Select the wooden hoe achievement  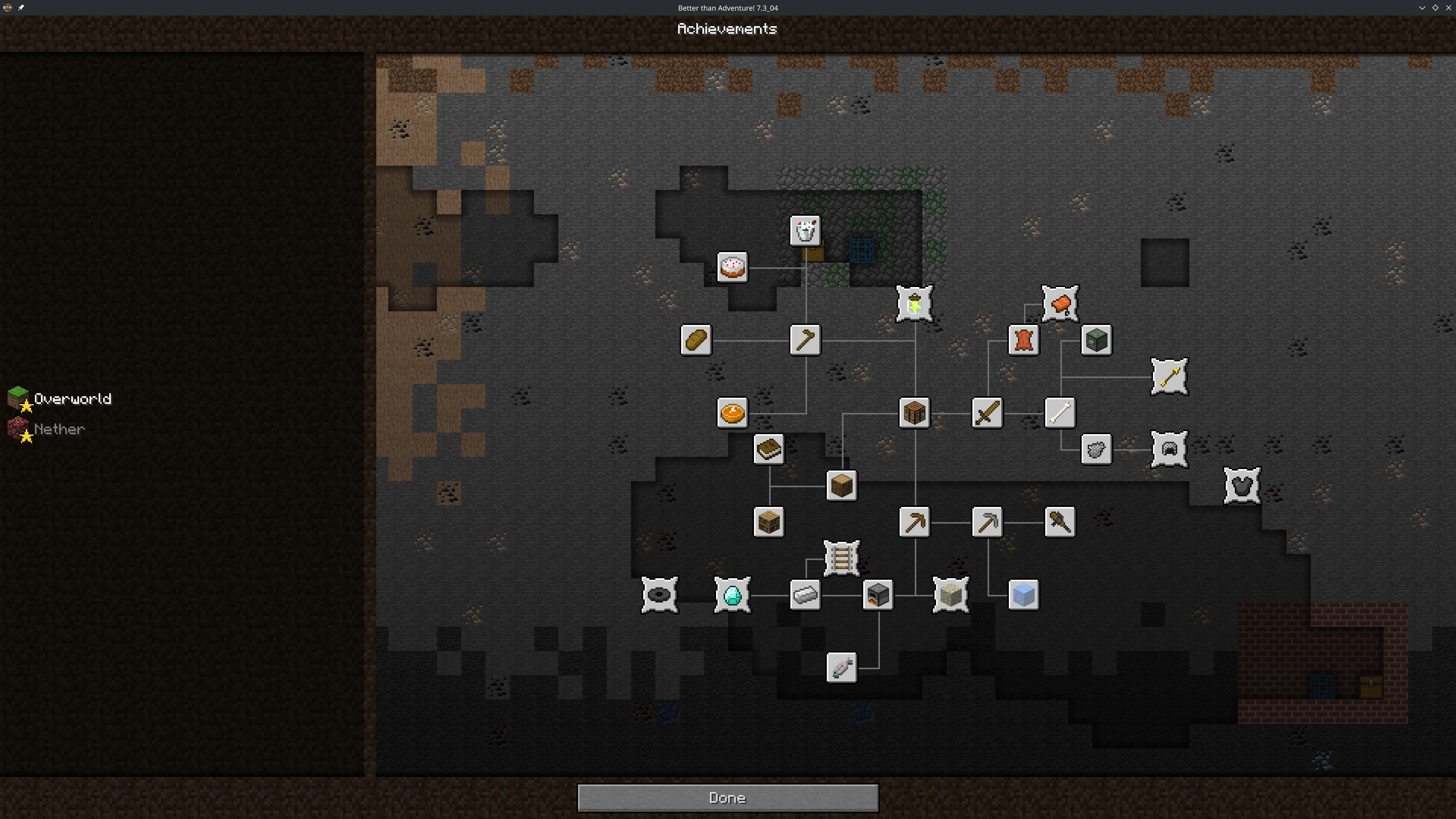[x=805, y=340]
